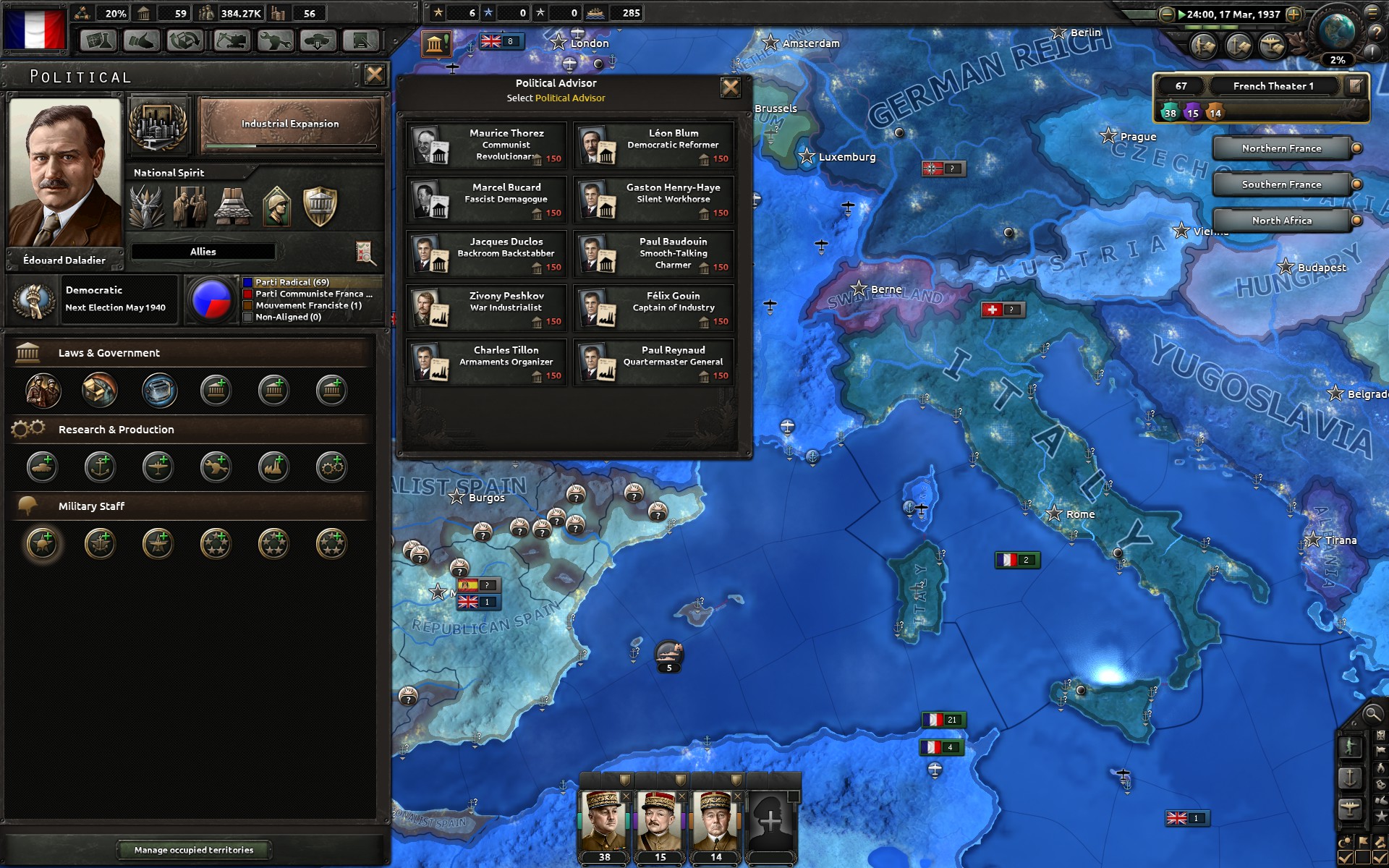This screenshot has width=1389, height=868.
Task: Pick Félix Gouin, Captain of Industry
Action: [653, 308]
